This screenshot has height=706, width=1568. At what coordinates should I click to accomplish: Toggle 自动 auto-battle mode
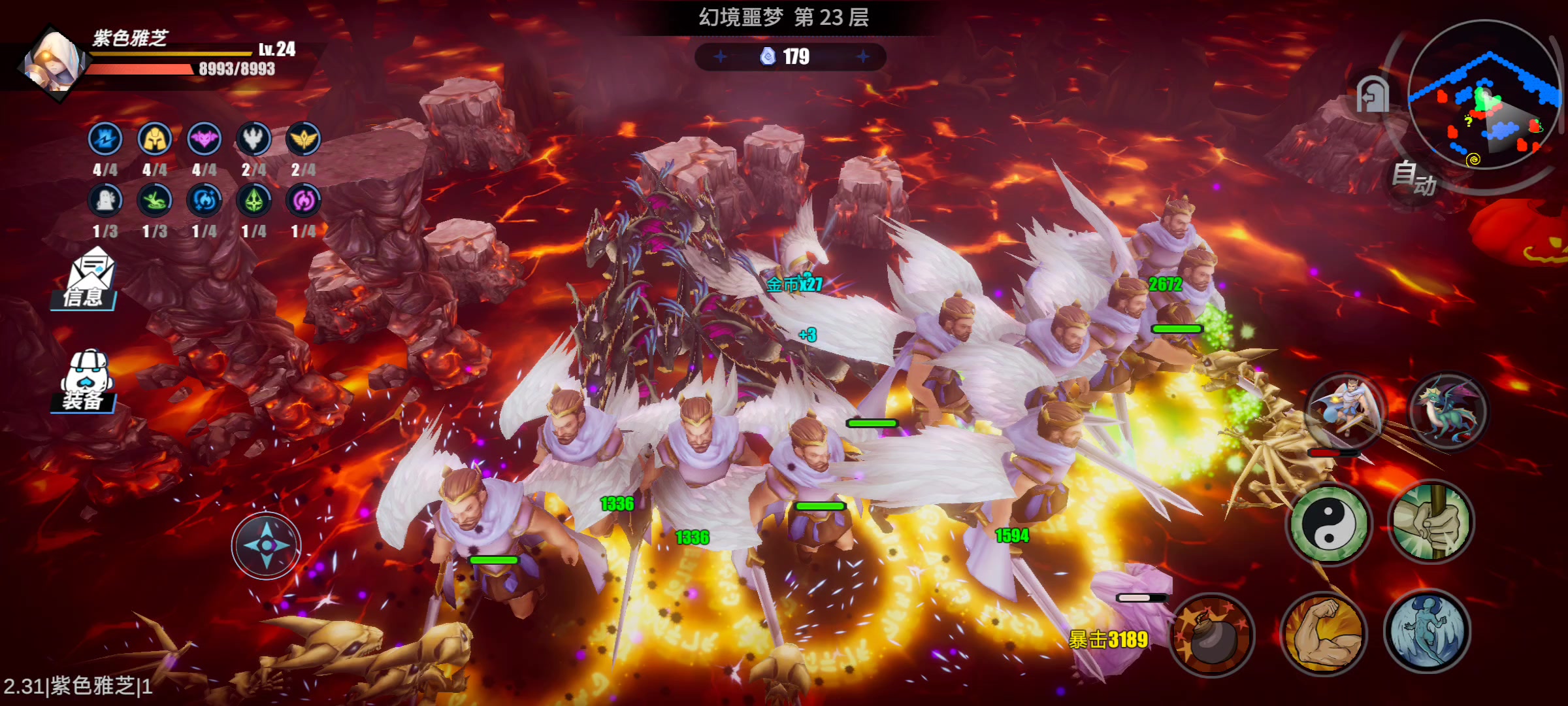[x=1413, y=178]
